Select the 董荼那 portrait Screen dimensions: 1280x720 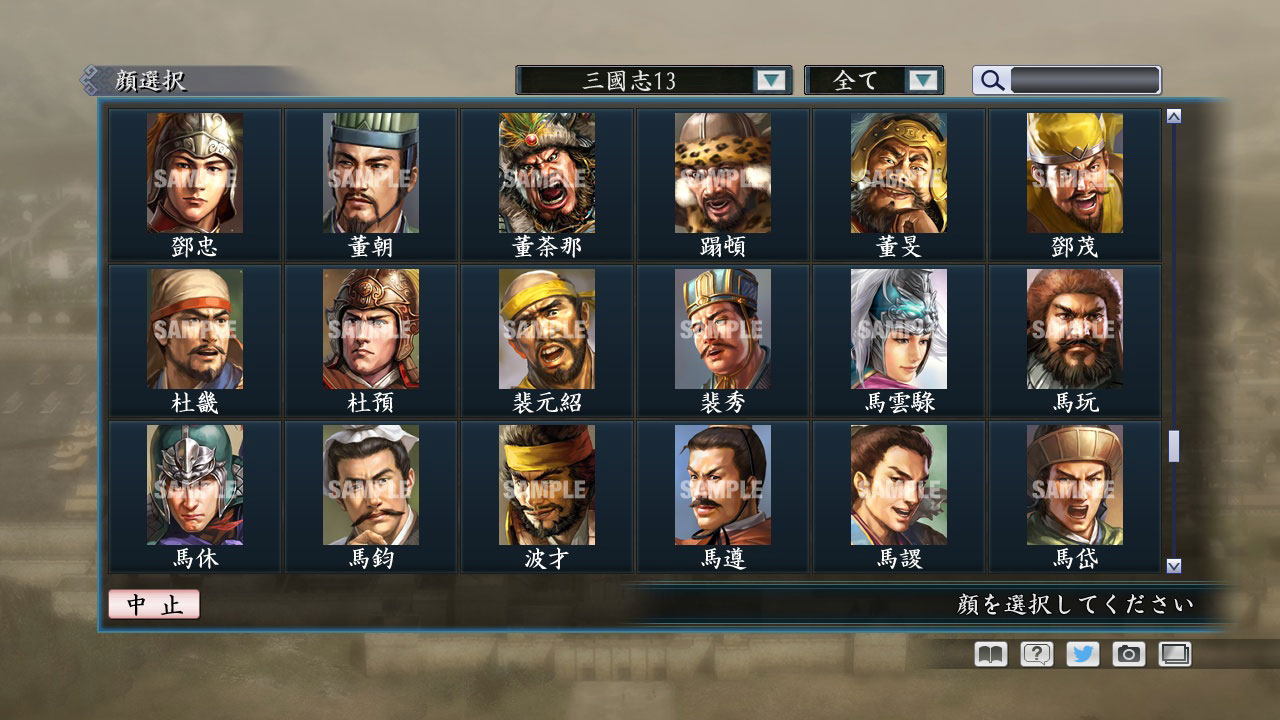[x=547, y=173]
